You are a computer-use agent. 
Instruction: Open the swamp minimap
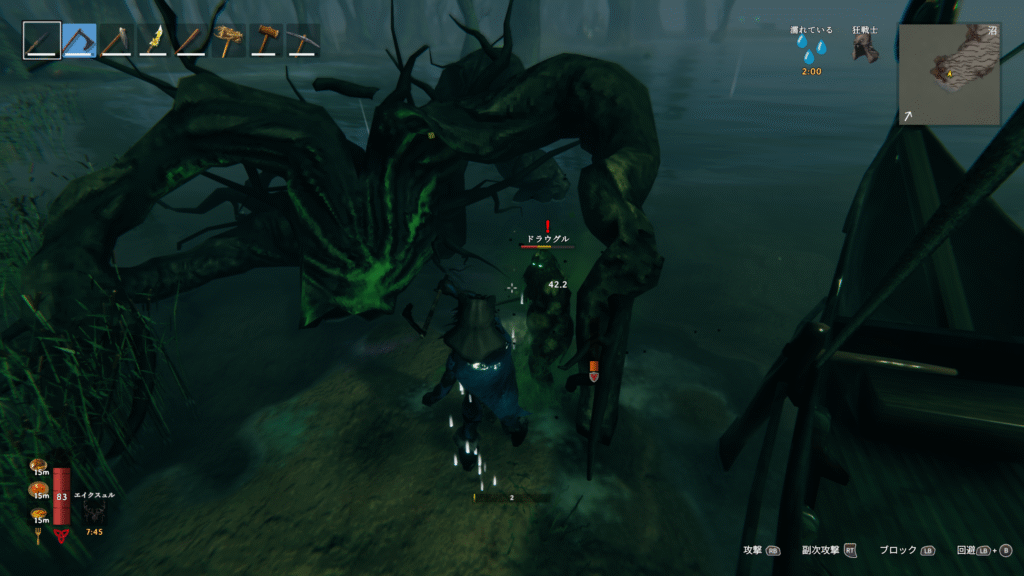(x=949, y=74)
